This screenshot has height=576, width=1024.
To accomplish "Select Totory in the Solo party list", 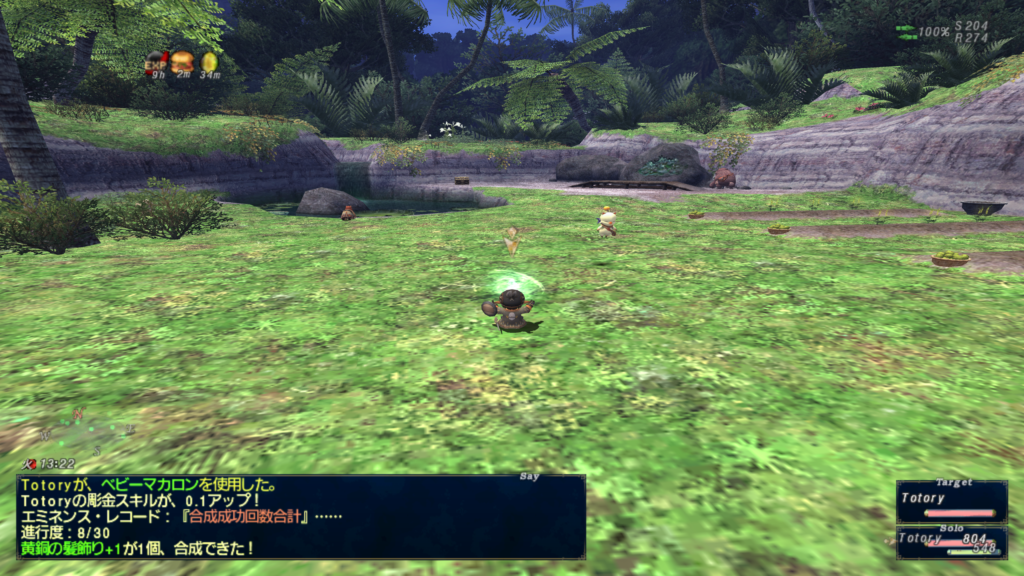I will [951, 541].
